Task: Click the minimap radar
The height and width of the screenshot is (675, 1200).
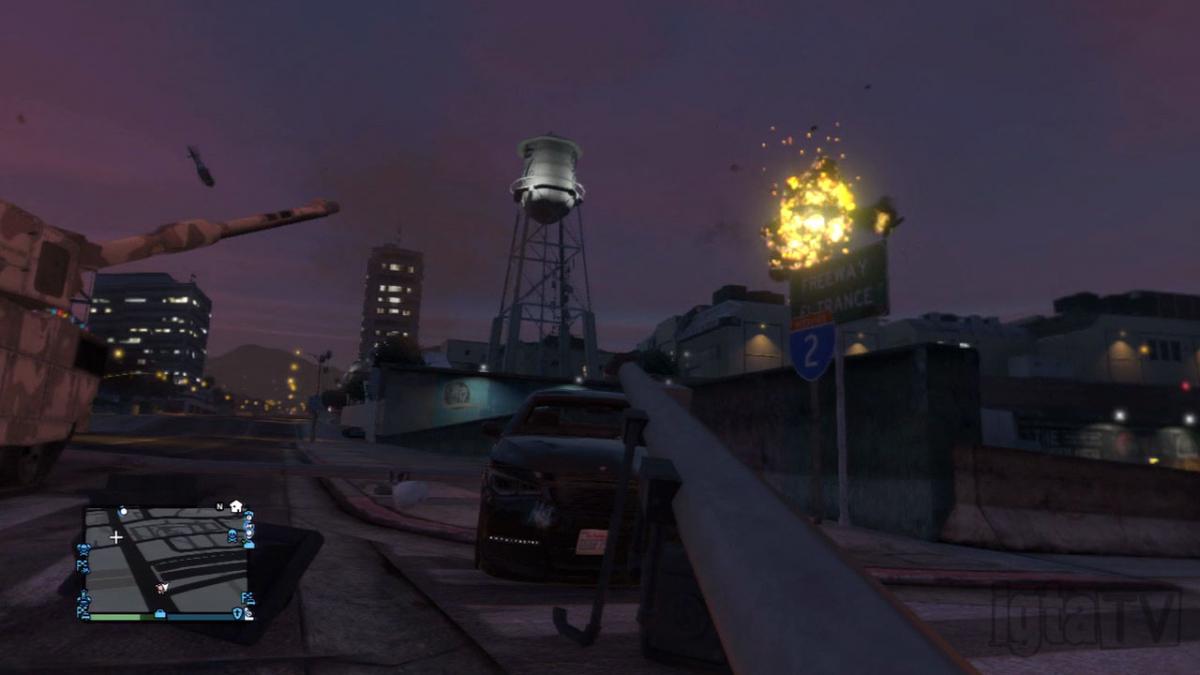Action: tap(166, 560)
